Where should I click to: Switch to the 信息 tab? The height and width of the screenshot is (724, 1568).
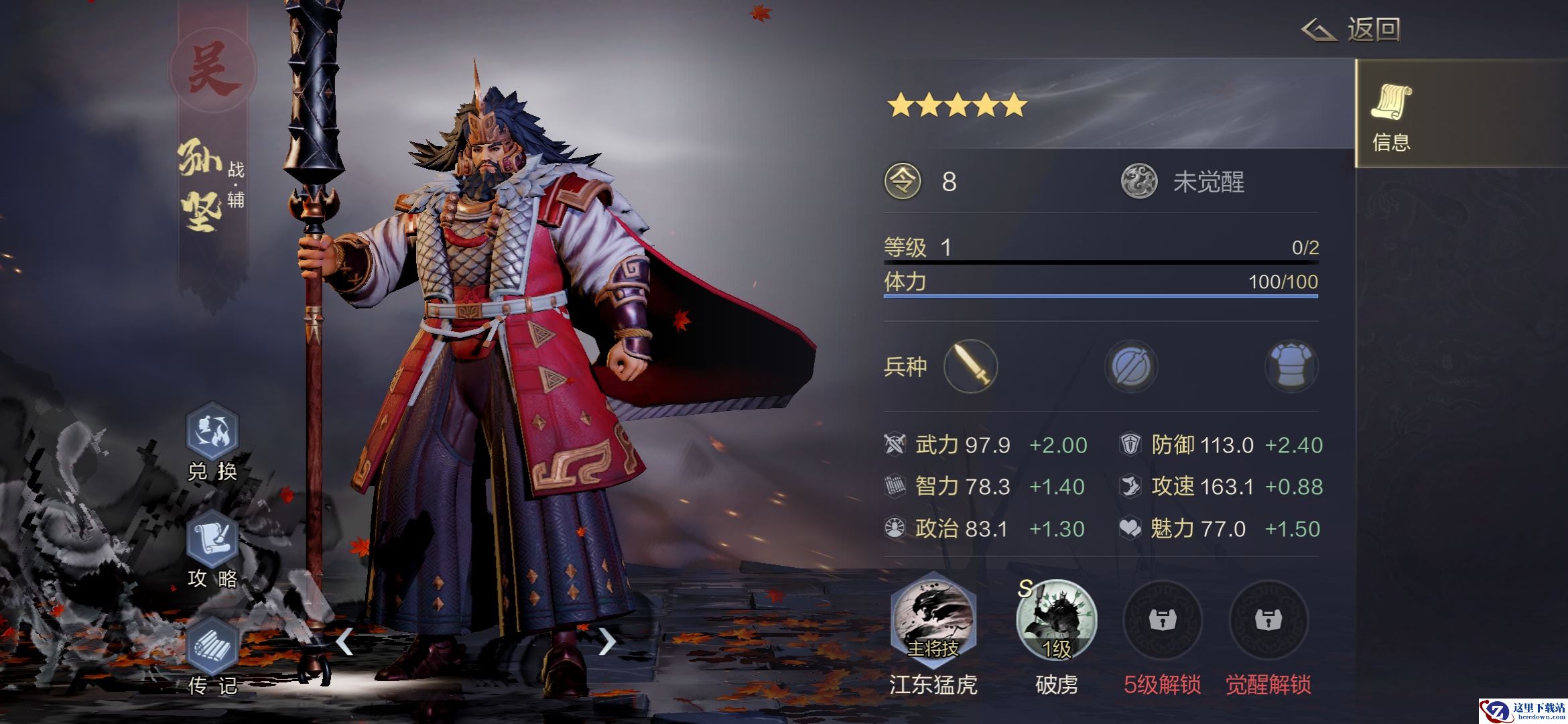click(x=1391, y=114)
